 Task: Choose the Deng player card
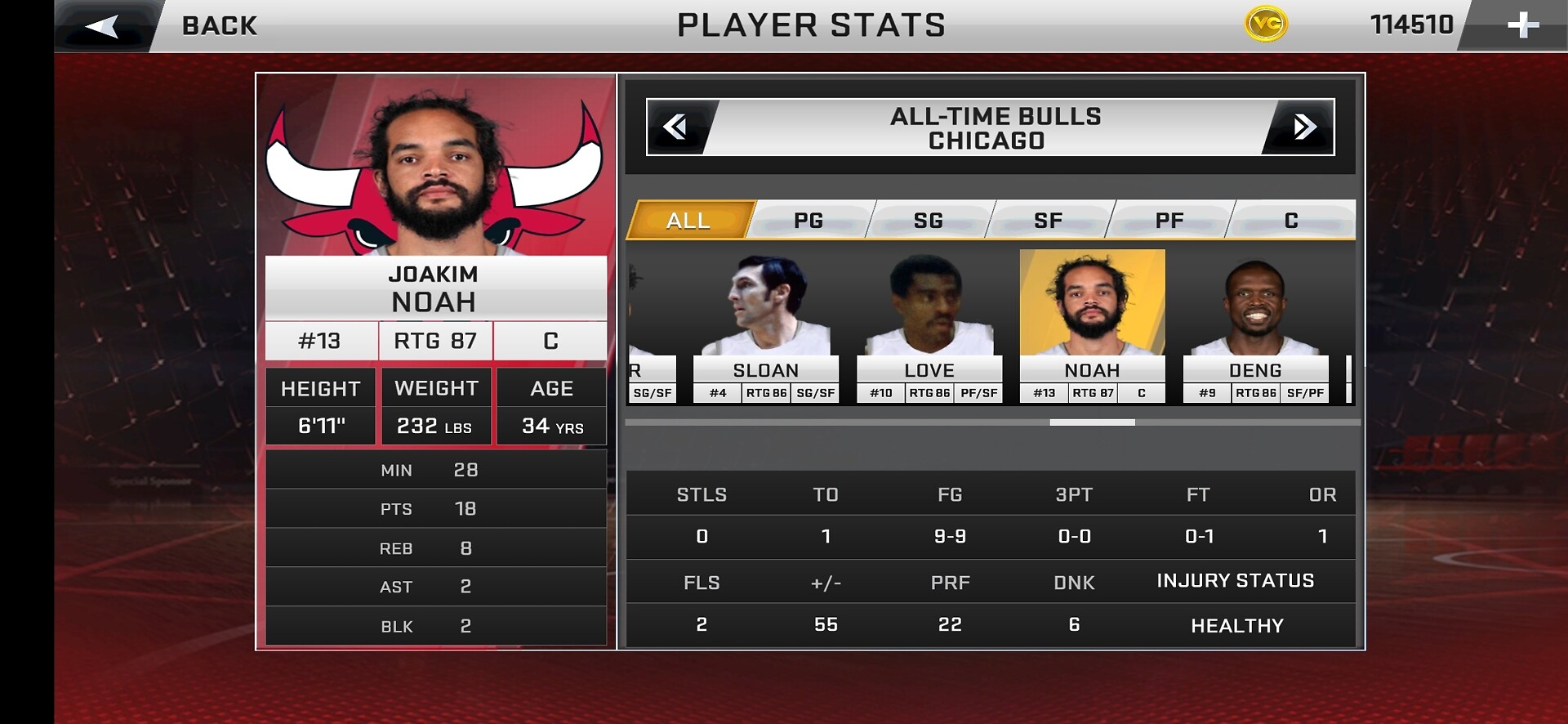coord(1256,326)
